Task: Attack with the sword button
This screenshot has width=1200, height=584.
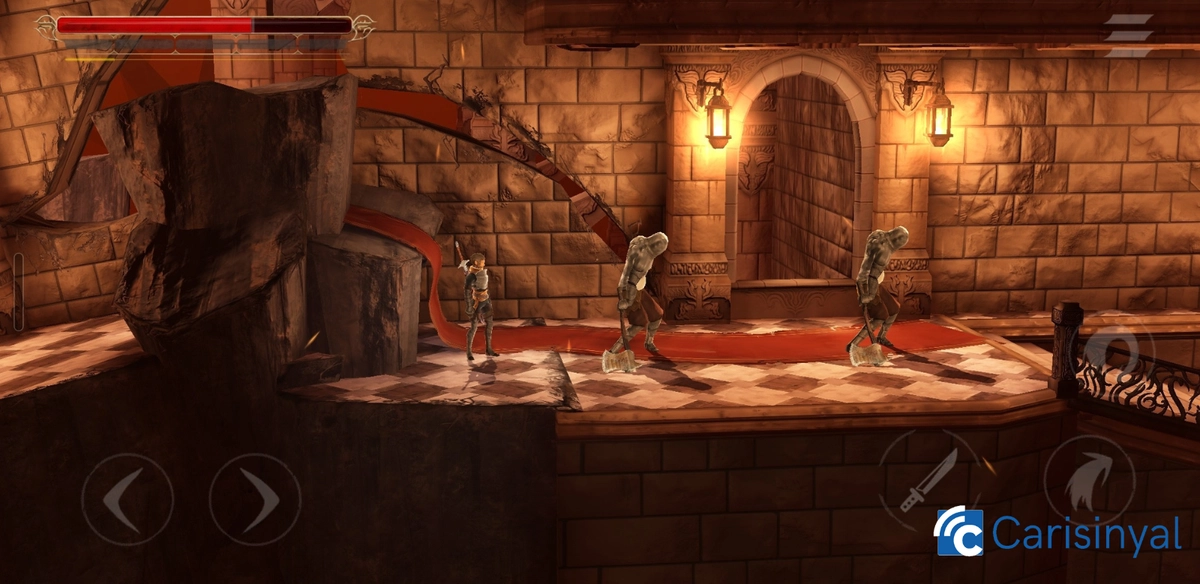Action: tap(929, 479)
